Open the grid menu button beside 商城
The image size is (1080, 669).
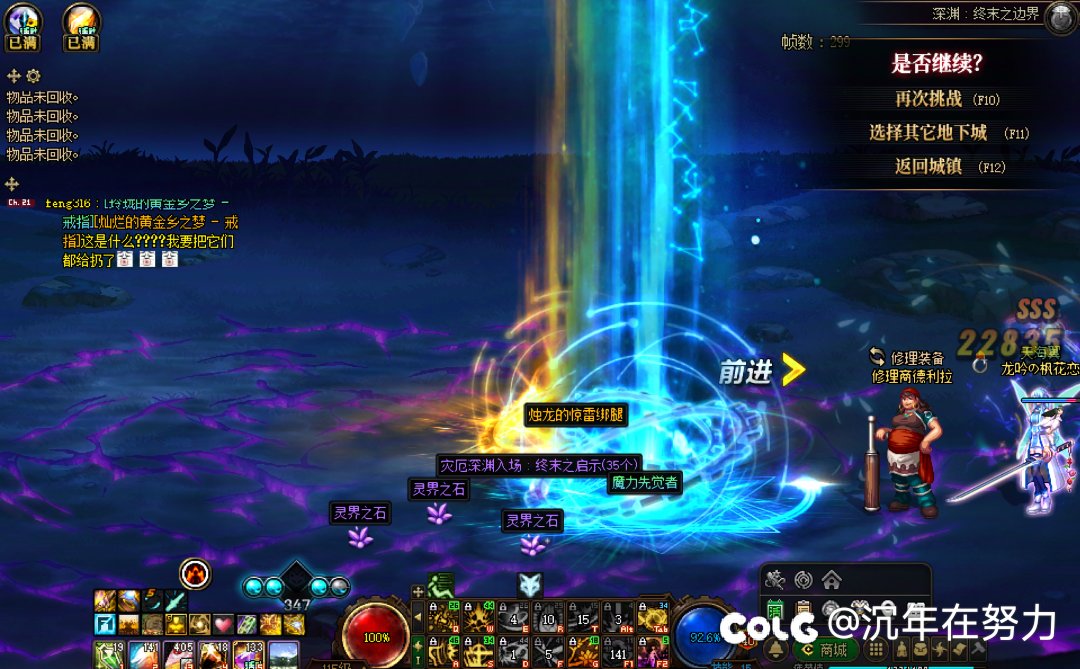click(876, 649)
